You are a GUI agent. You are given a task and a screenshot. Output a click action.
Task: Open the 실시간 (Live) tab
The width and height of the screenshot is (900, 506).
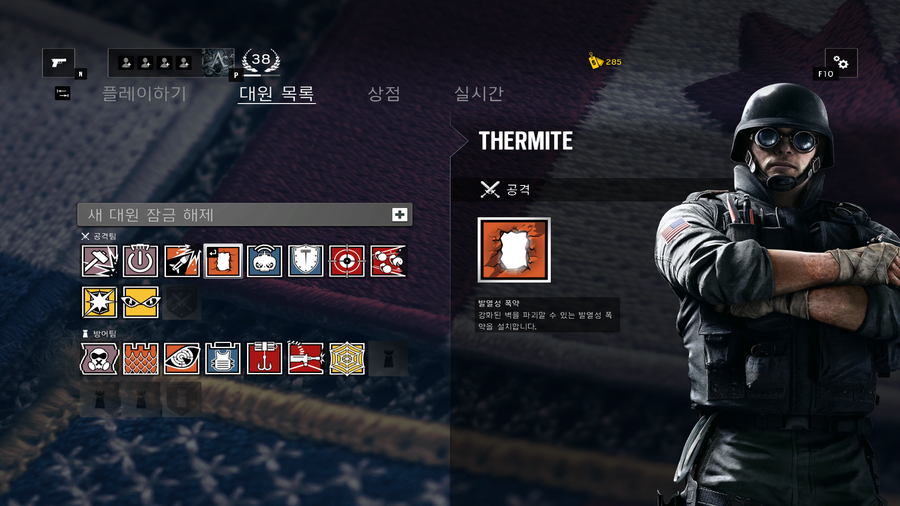pos(478,94)
